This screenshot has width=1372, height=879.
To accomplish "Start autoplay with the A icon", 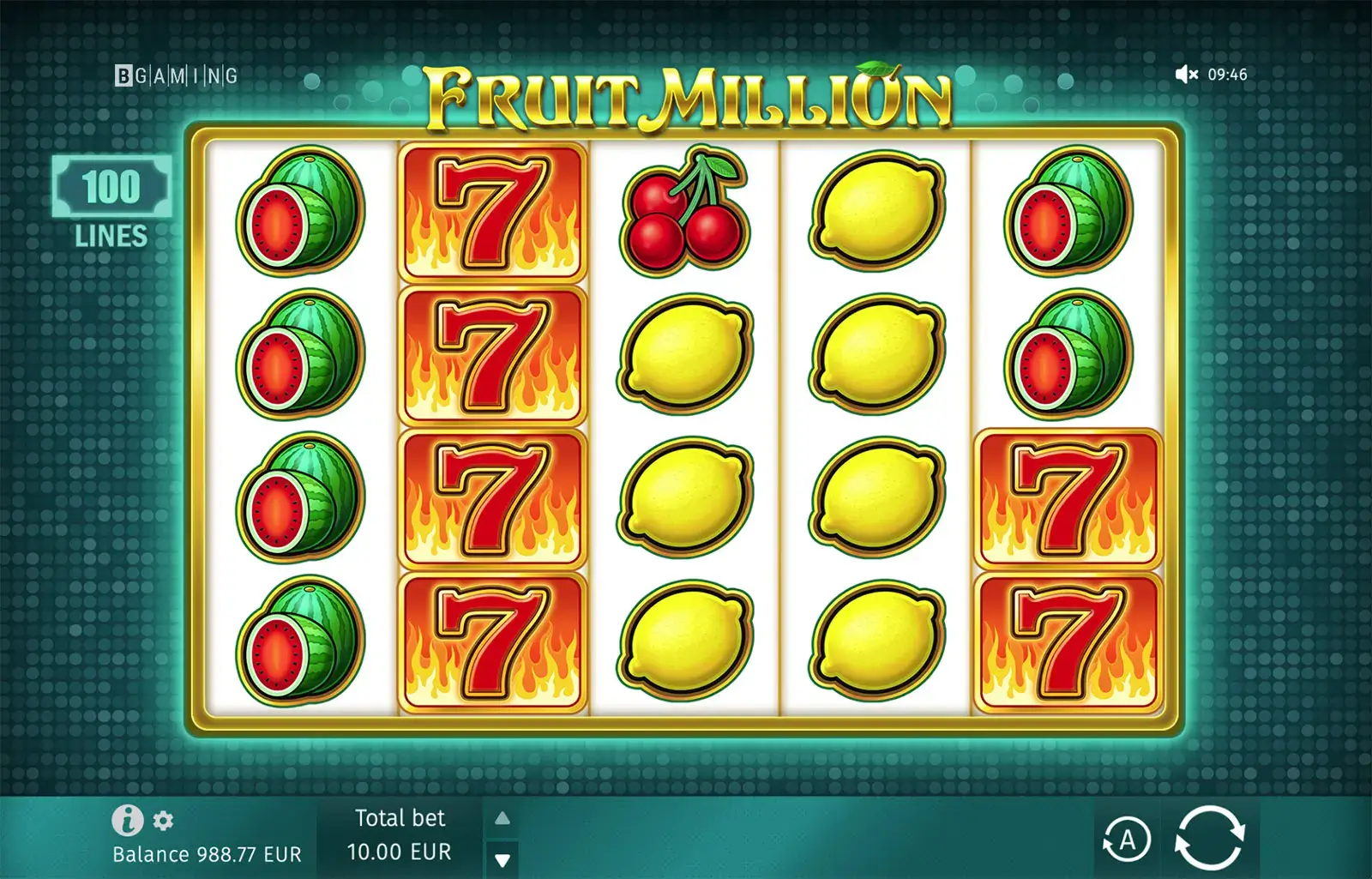I will (x=1128, y=840).
